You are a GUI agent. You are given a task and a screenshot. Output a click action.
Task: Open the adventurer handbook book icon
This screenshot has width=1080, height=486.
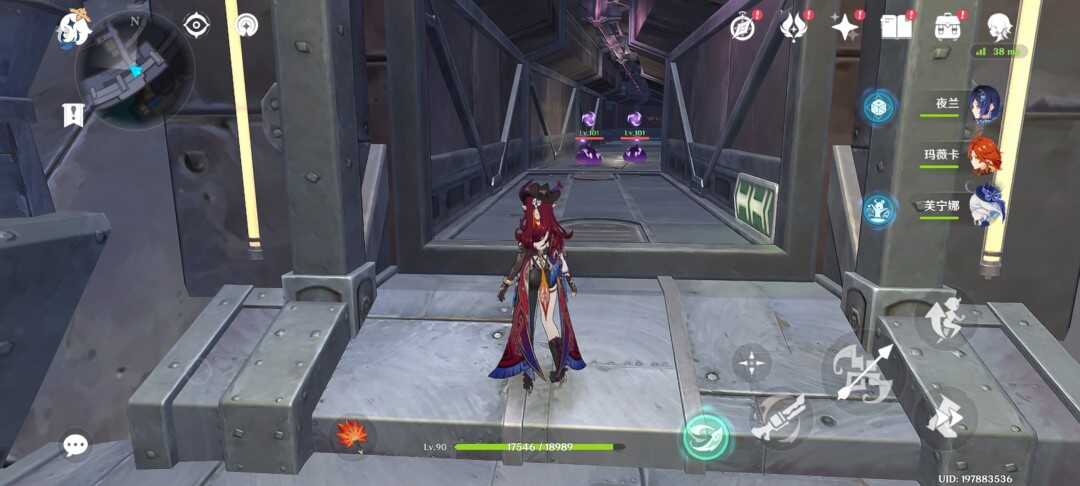(897, 27)
